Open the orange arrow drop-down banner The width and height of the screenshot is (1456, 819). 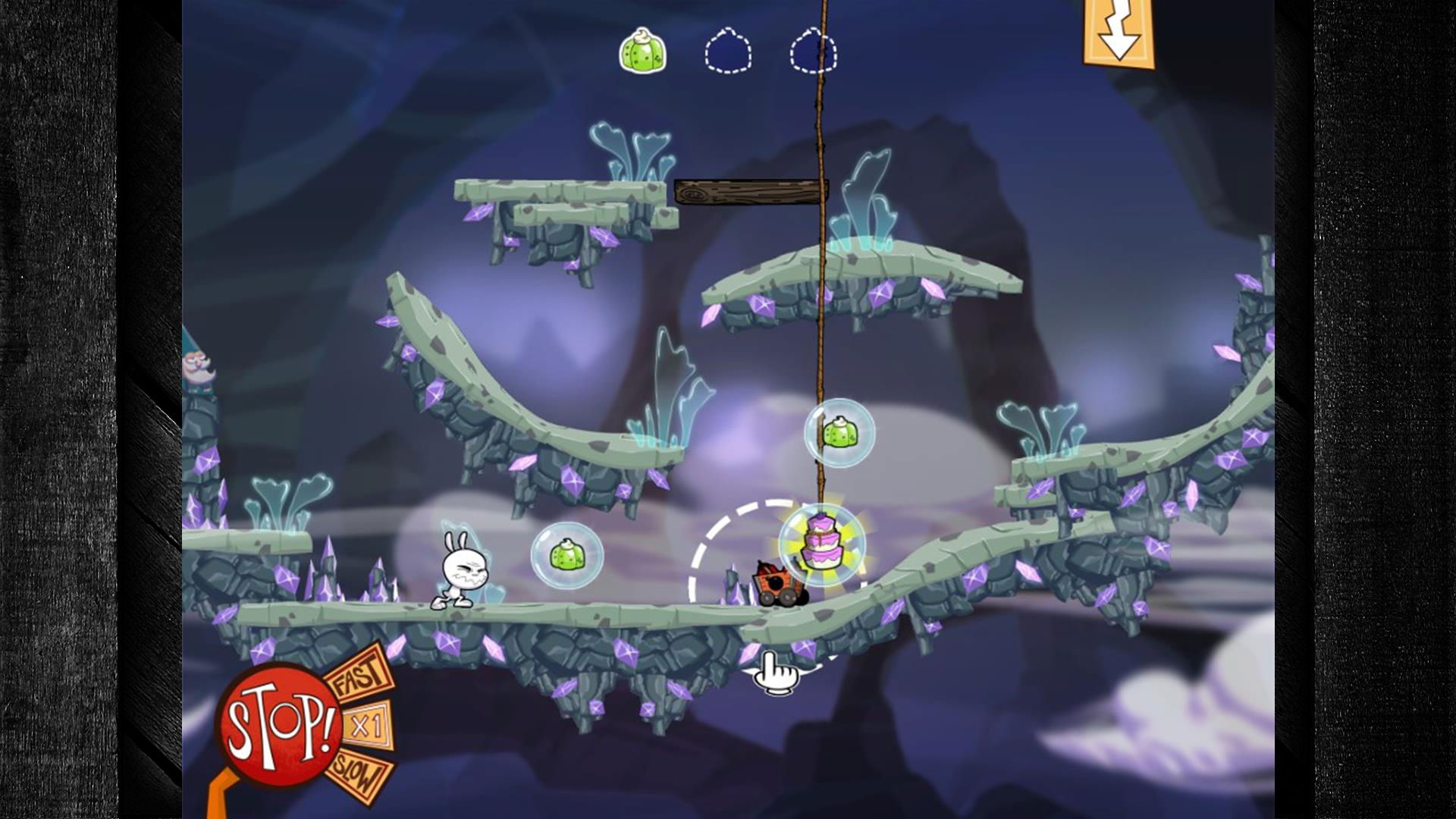point(1119,34)
